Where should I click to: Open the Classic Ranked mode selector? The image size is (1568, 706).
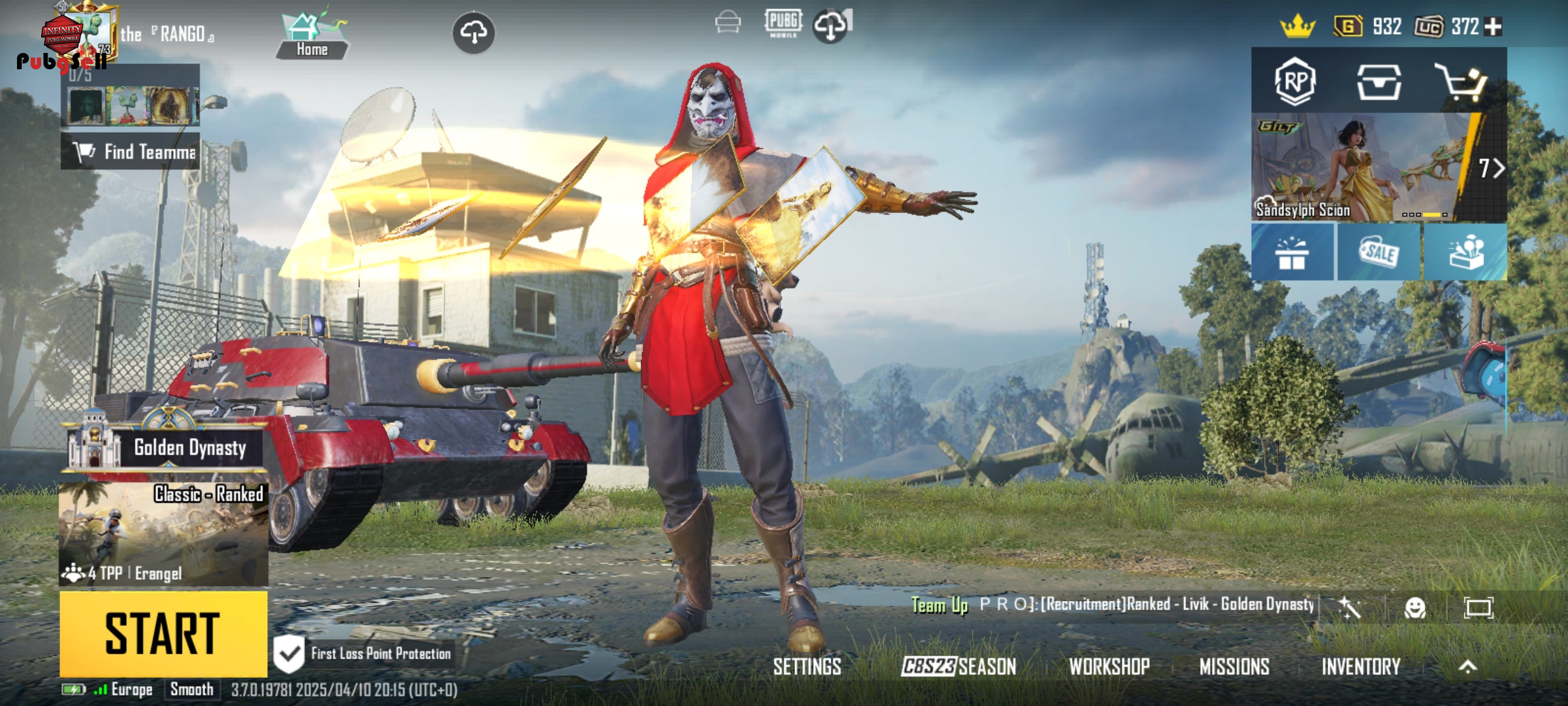click(x=163, y=534)
